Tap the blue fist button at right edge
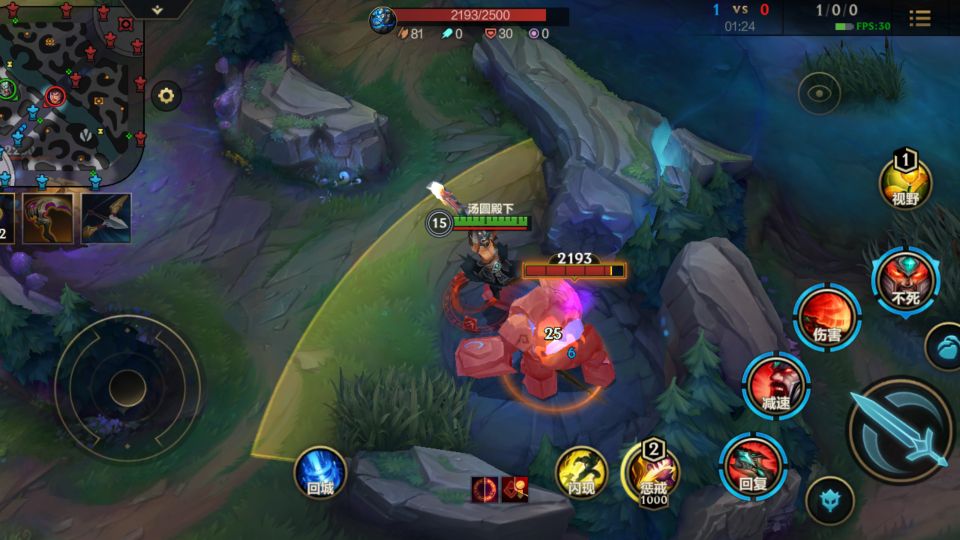The height and width of the screenshot is (540, 960). pyautogui.click(x=944, y=347)
